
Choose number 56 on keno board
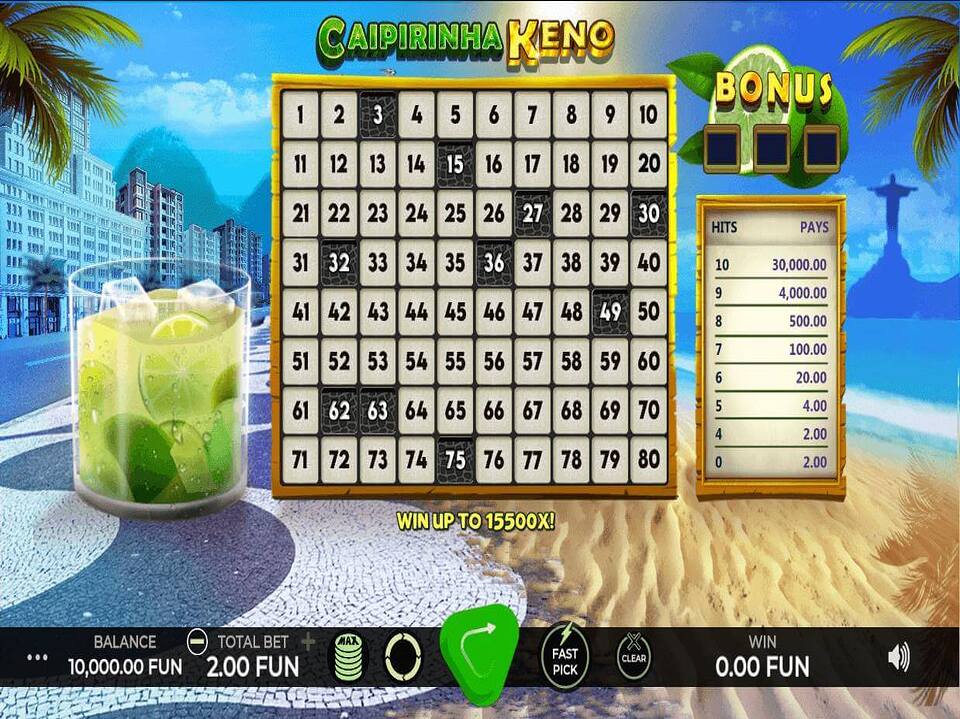494,361
